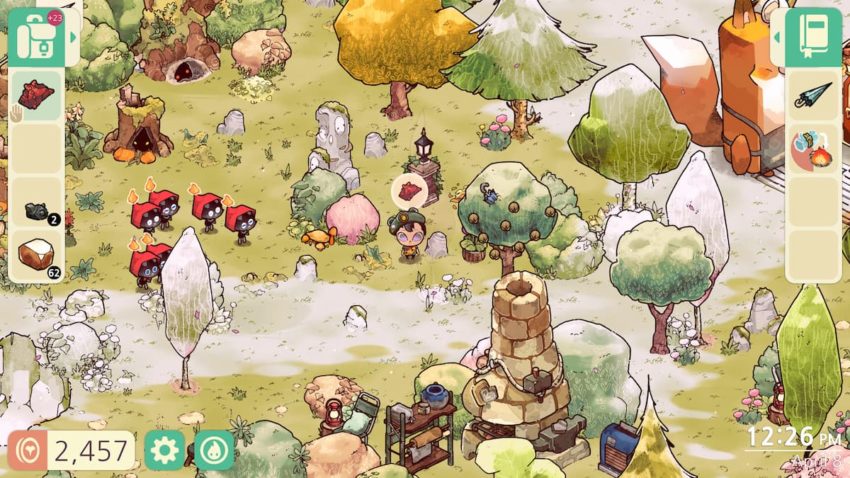Expand the journal panel arrow
850x478 pixels.
(779, 37)
